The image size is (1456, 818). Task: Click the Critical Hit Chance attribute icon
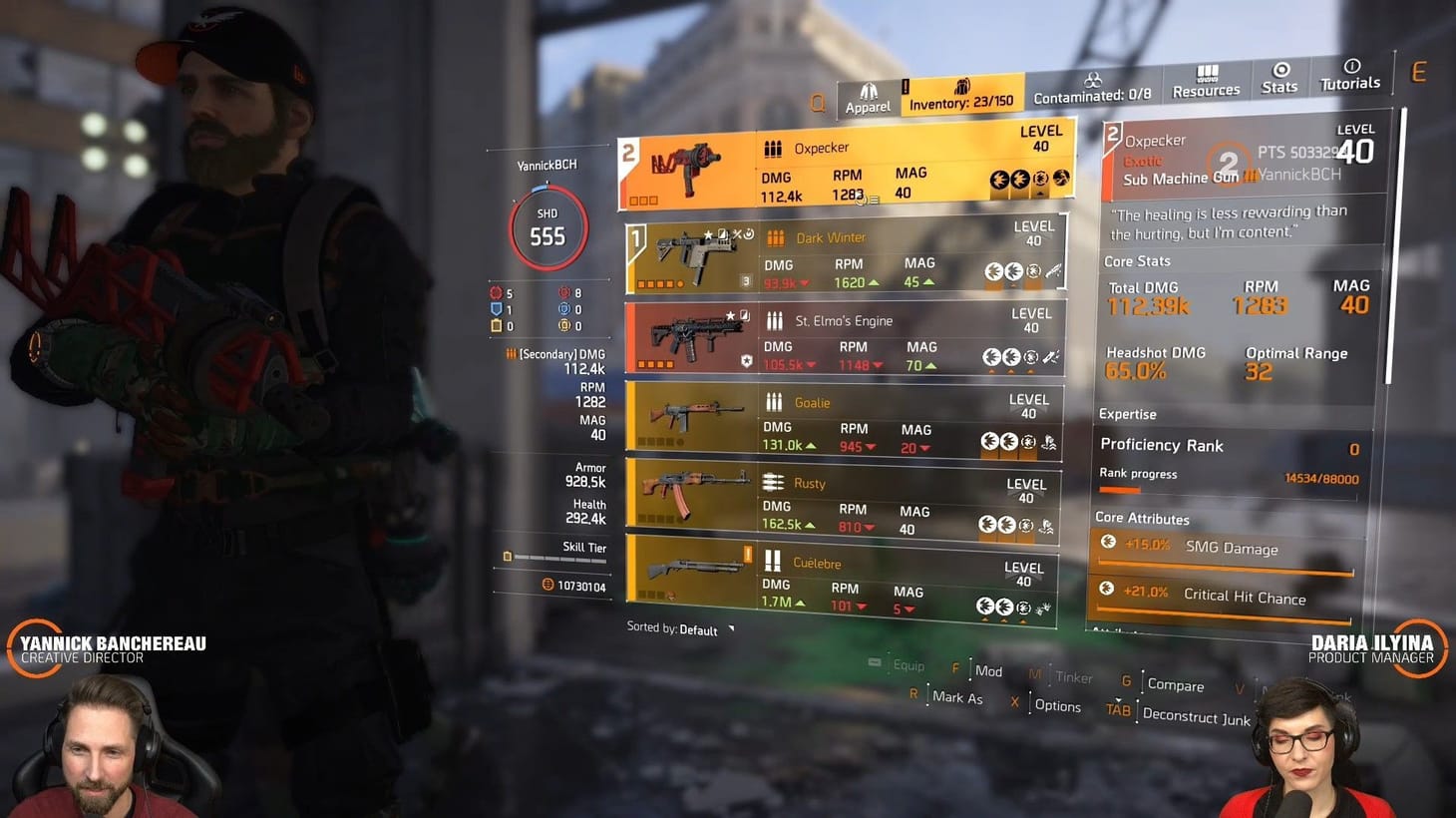[x=1109, y=589]
